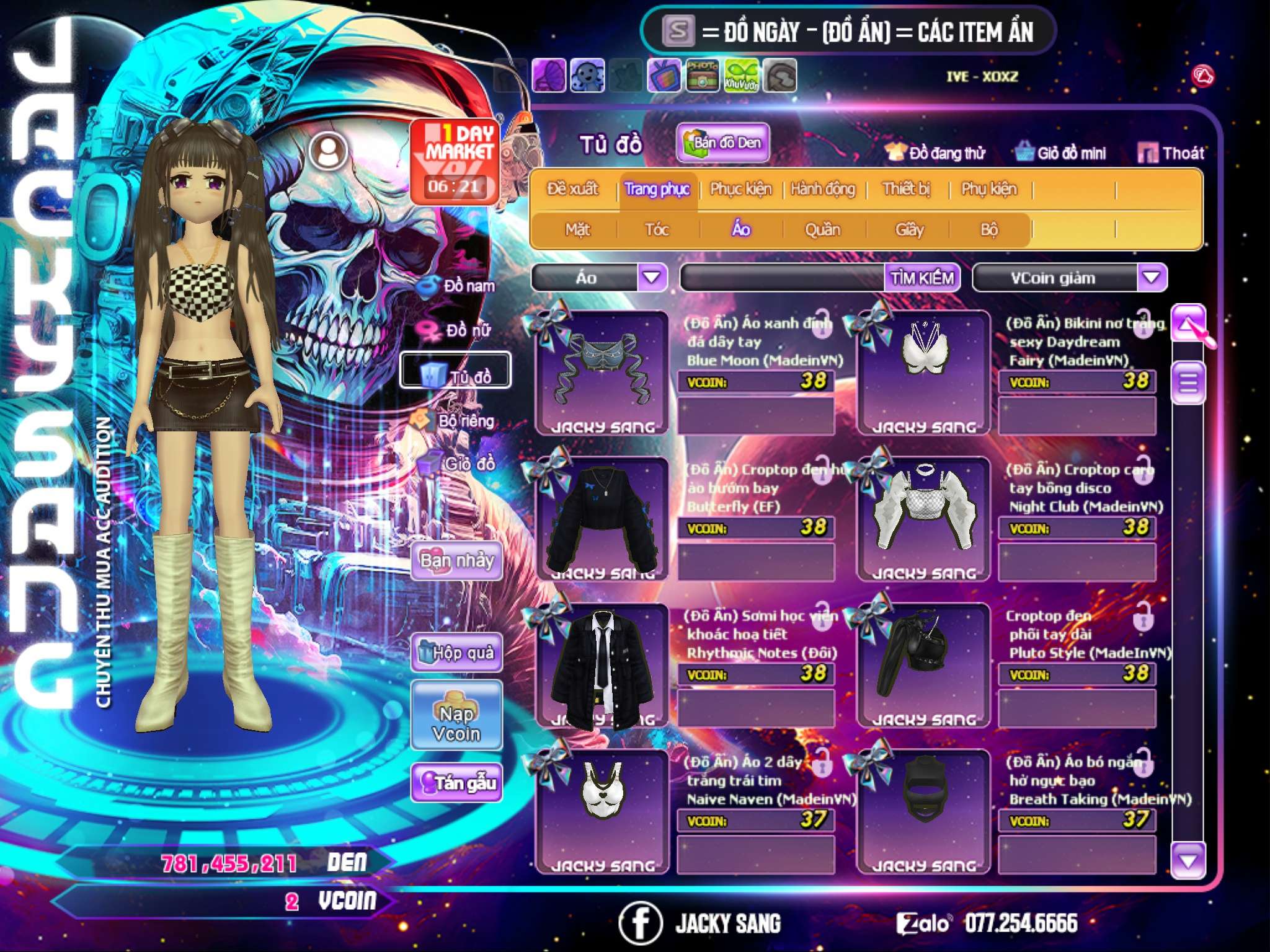The height and width of the screenshot is (952, 1270).
Task: Open the VCoin giảm sort dropdown
Action: 1151,277
